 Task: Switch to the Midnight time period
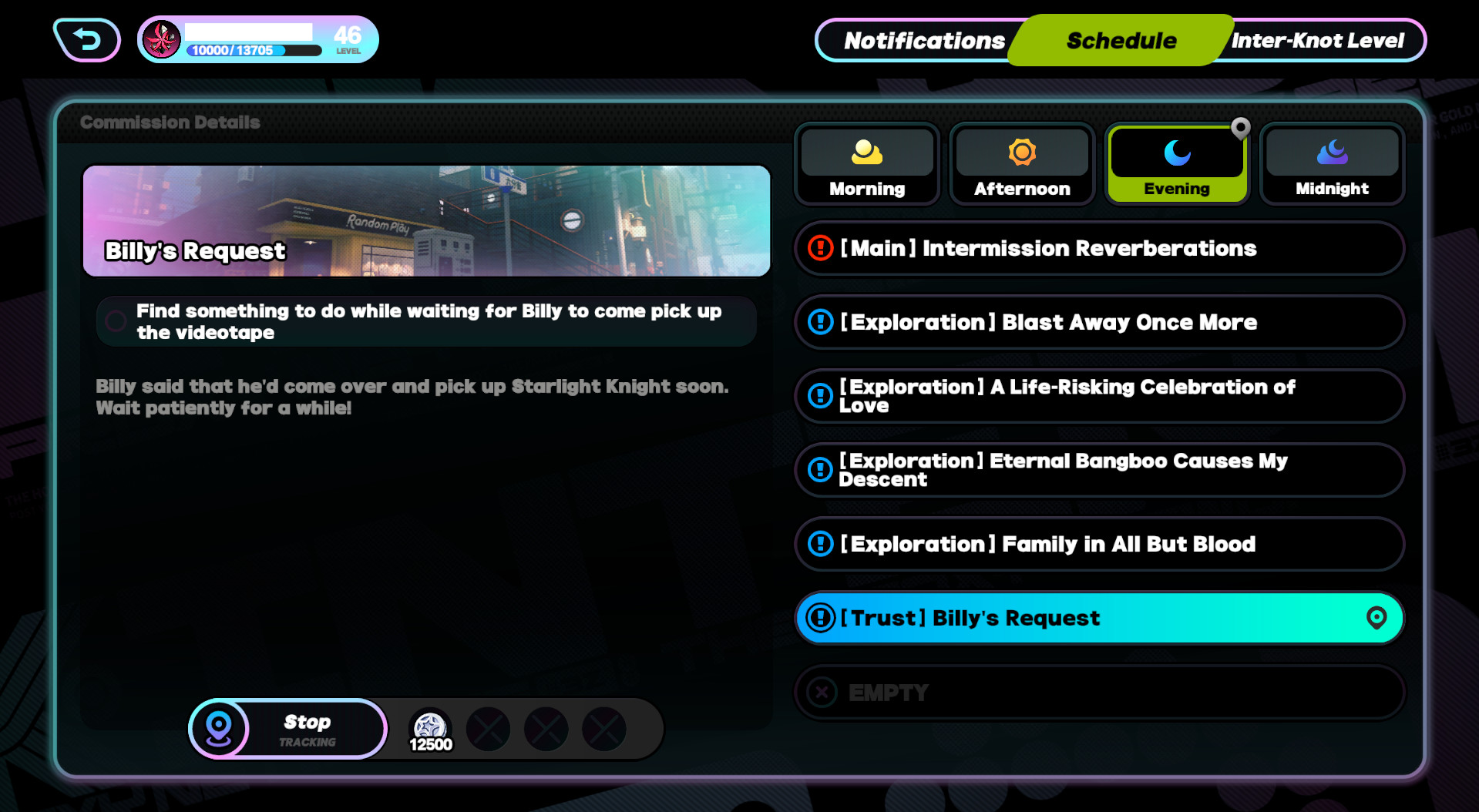pyautogui.click(x=1331, y=164)
